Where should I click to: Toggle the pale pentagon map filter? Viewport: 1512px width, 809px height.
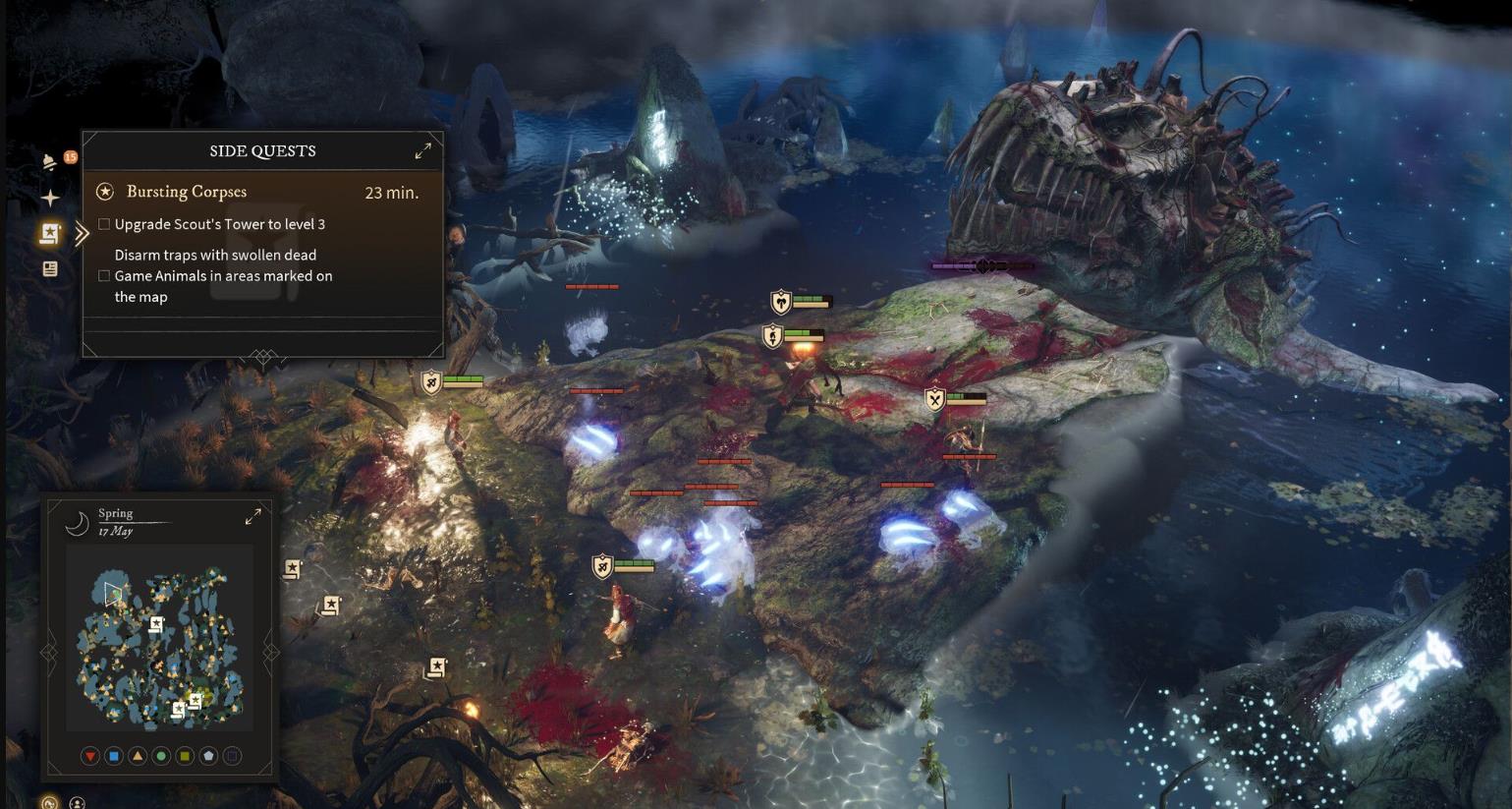208,756
